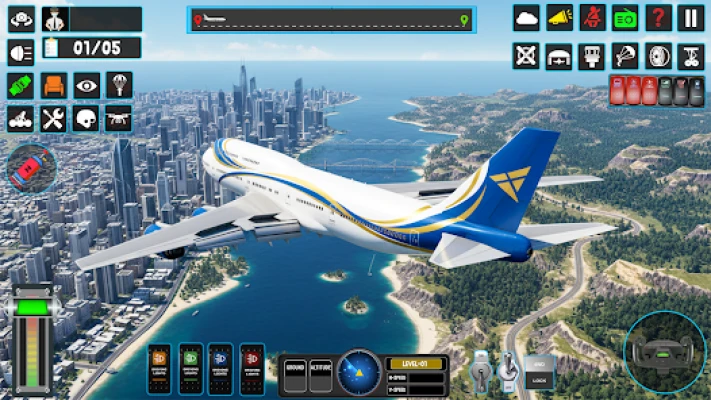
Task: Select the orange passenger seat icon
Action: (54, 86)
